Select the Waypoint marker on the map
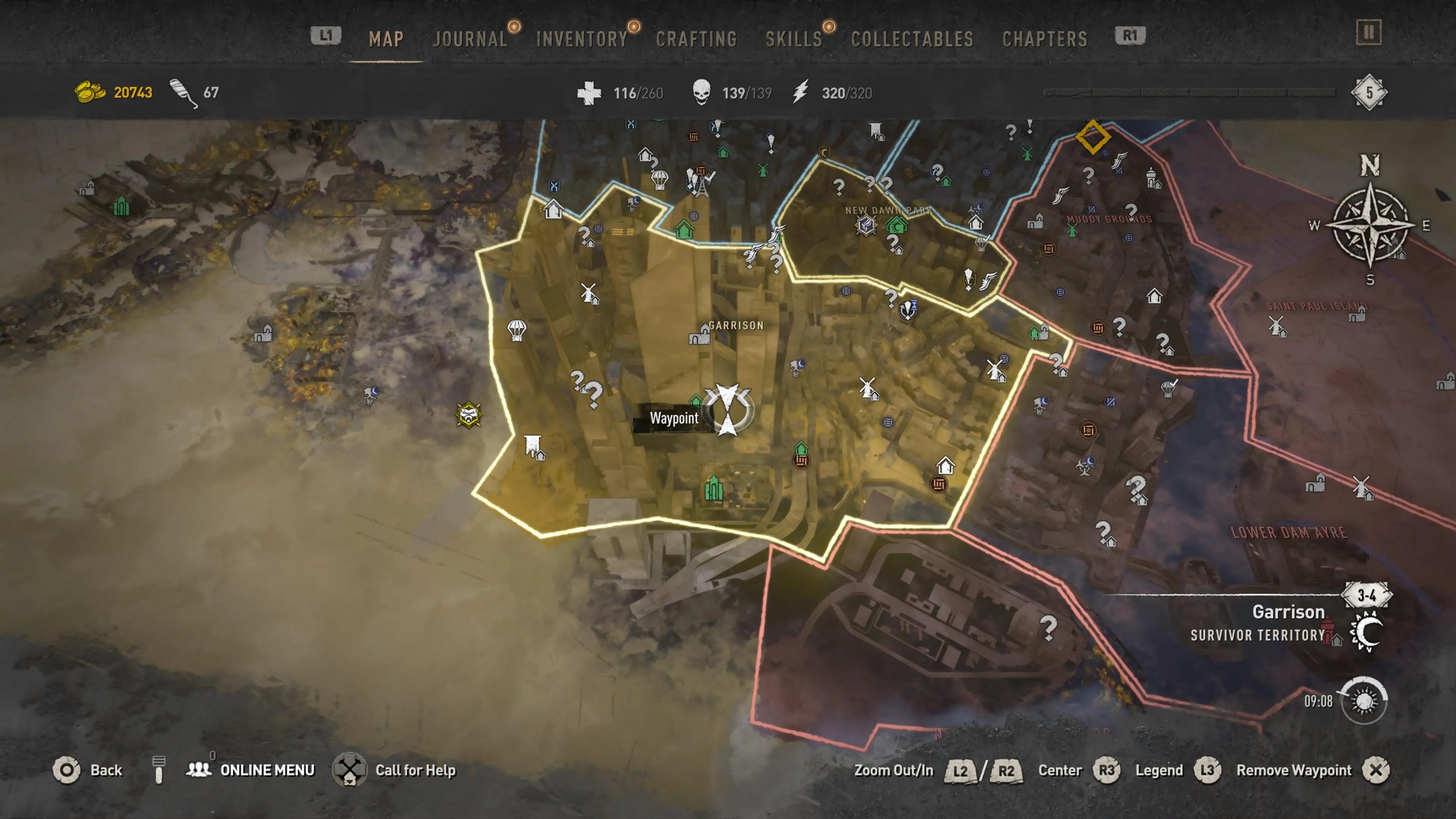The height and width of the screenshot is (819, 1456). pyautogui.click(x=728, y=409)
